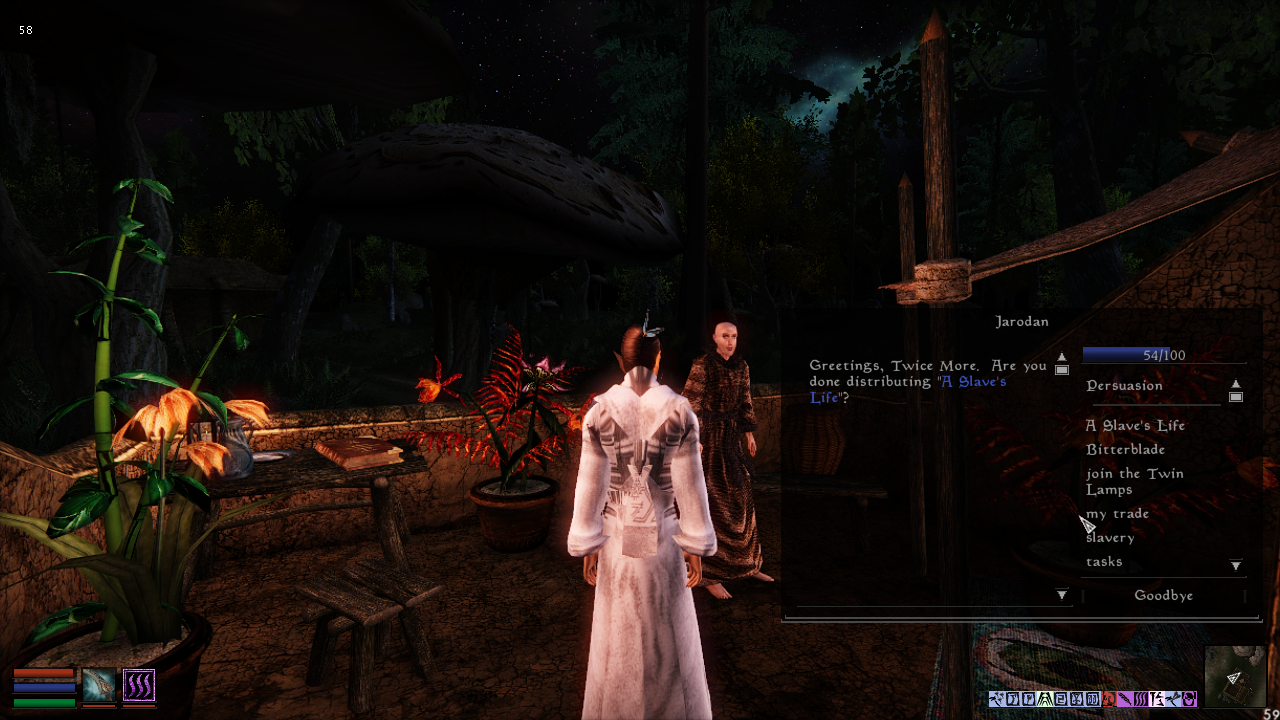Viewport: 1280px width, 720px height.
Task: Click the red active effect icon
Action: (1107, 699)
